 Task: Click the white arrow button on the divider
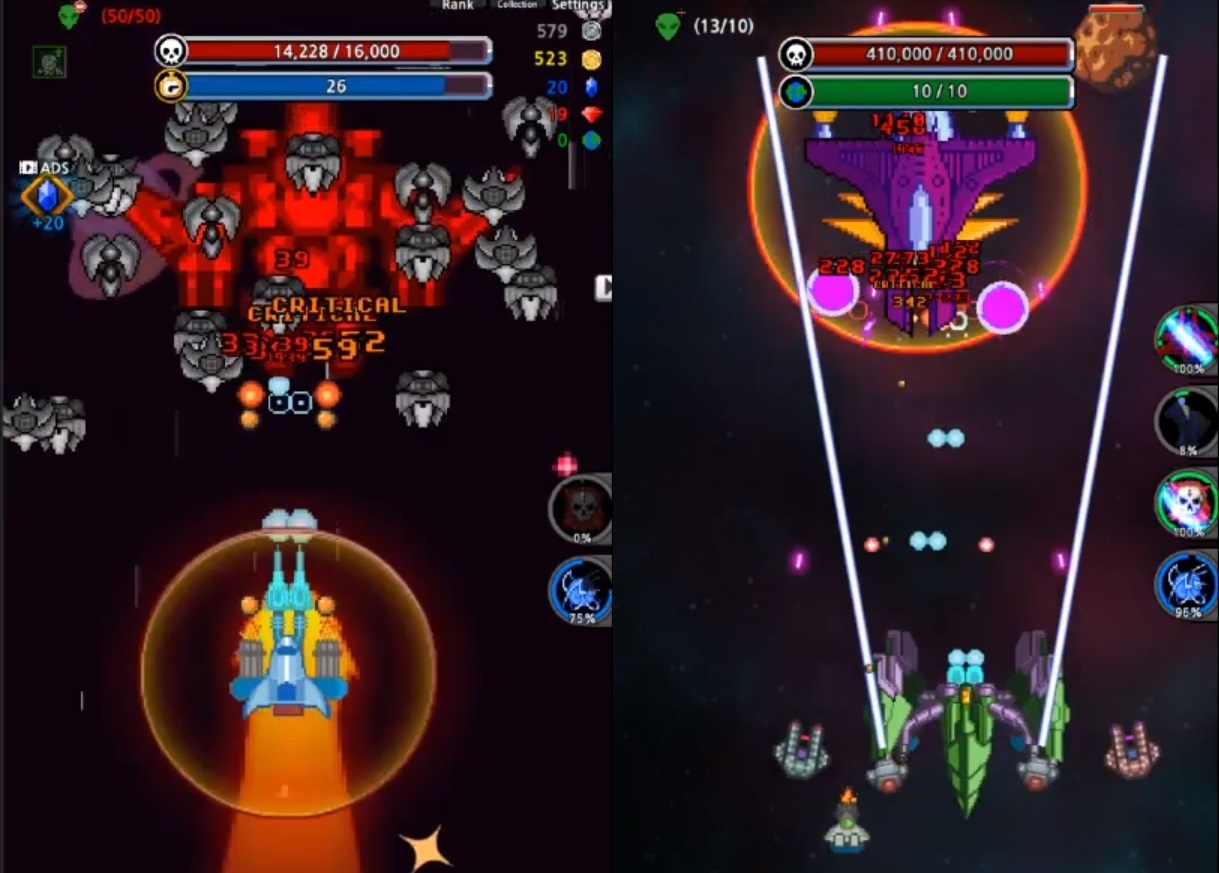(x=604, y=288)
